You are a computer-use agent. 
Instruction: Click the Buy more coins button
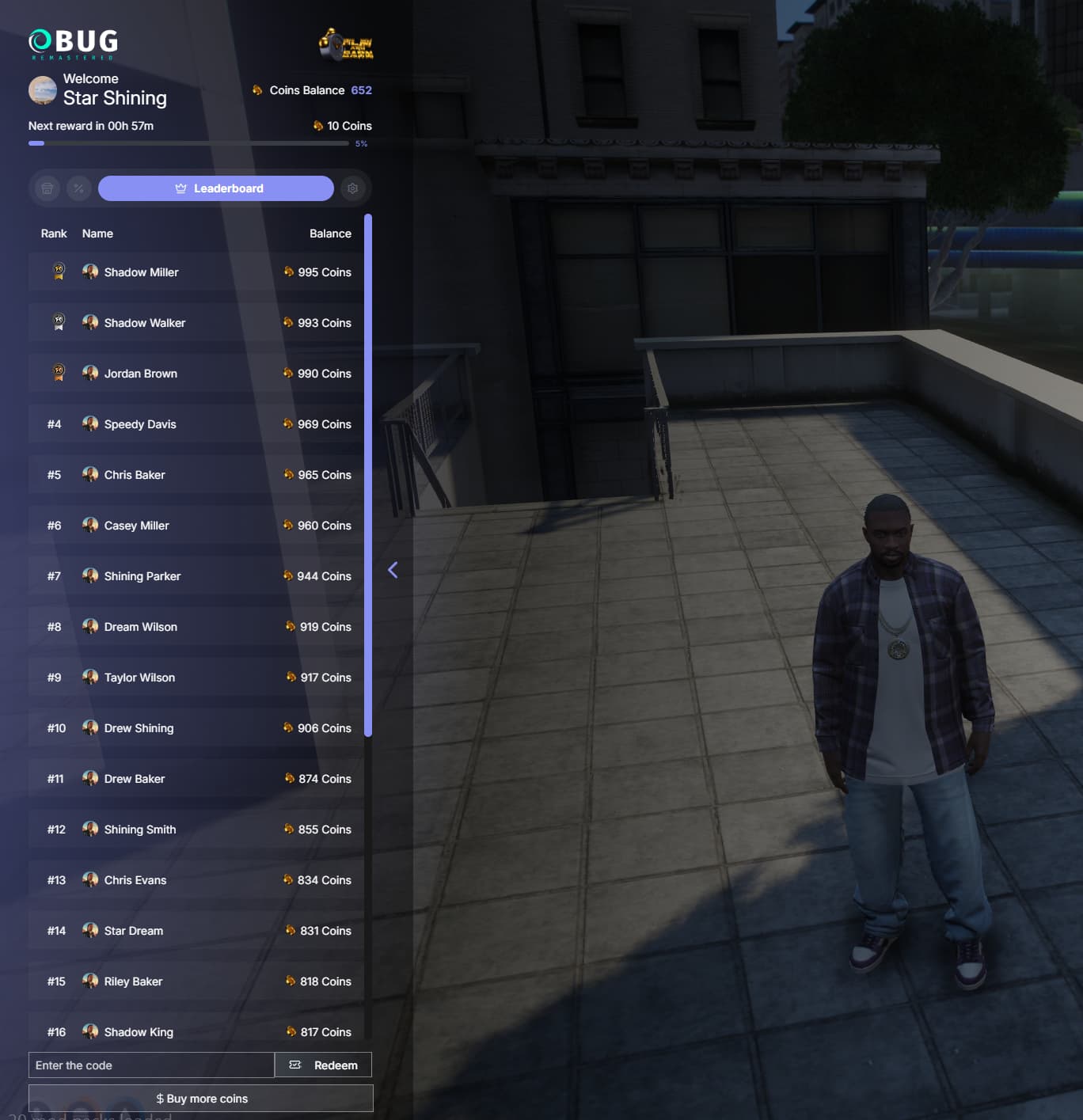click(200, 1098)
